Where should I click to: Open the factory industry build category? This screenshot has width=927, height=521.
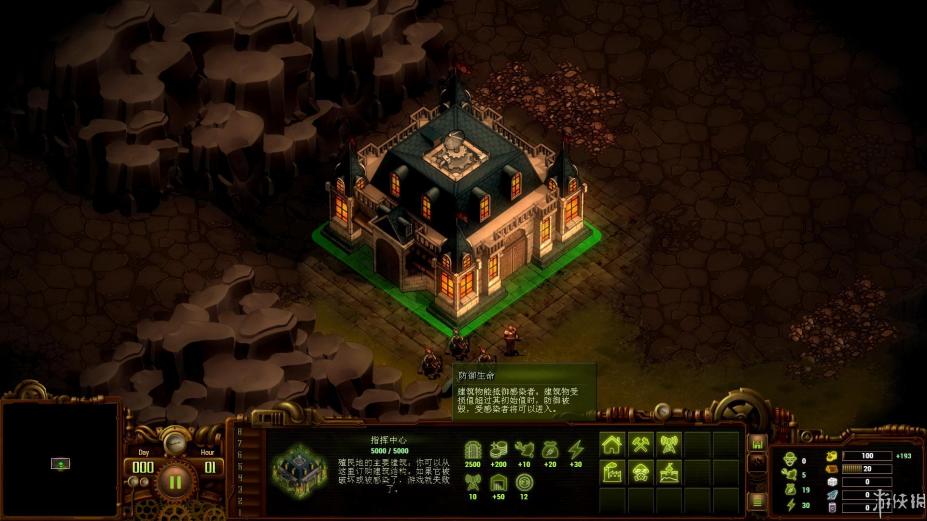613,472
